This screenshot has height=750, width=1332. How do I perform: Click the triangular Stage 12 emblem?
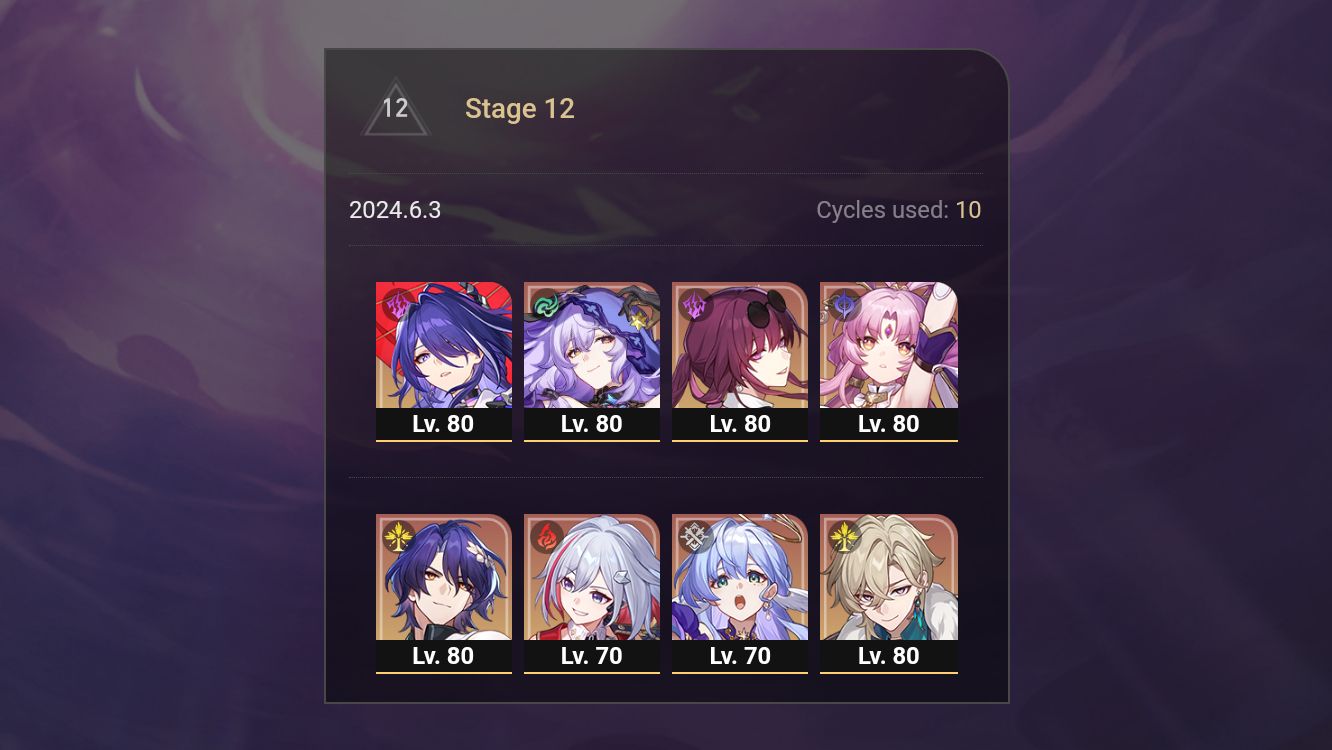394,108
